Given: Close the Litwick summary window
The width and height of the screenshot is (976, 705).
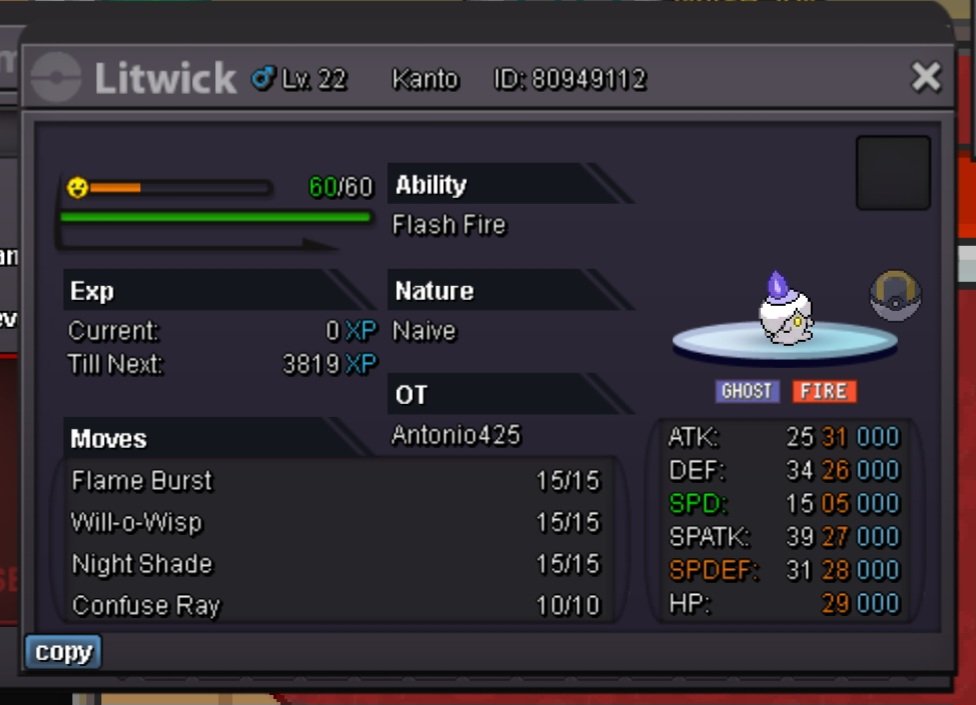Looking at the screenshot, I should [x=926, y=77].
